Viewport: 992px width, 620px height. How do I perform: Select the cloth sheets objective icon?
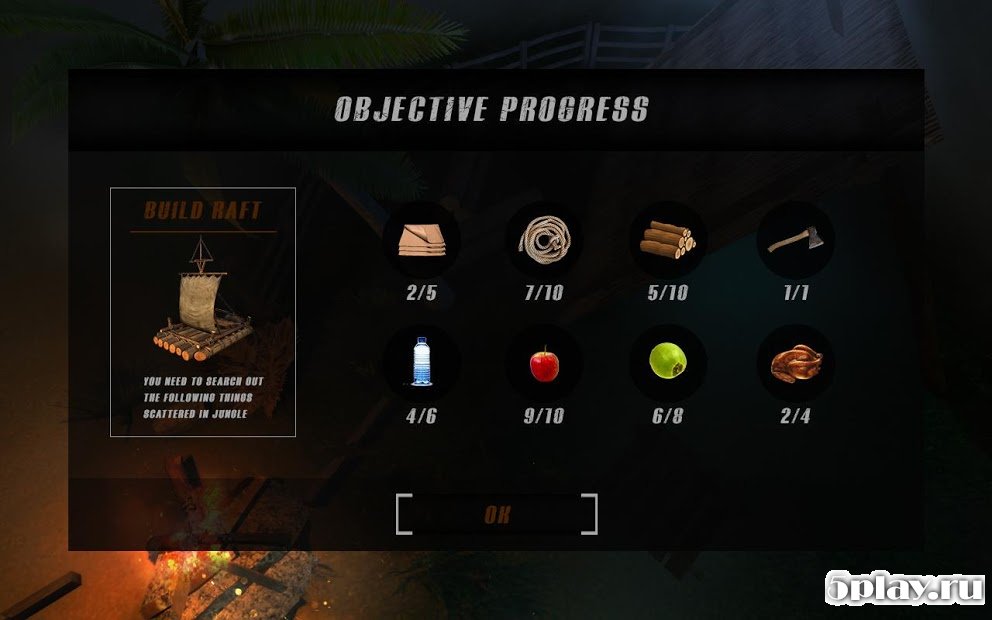click(x=421, y=240)
